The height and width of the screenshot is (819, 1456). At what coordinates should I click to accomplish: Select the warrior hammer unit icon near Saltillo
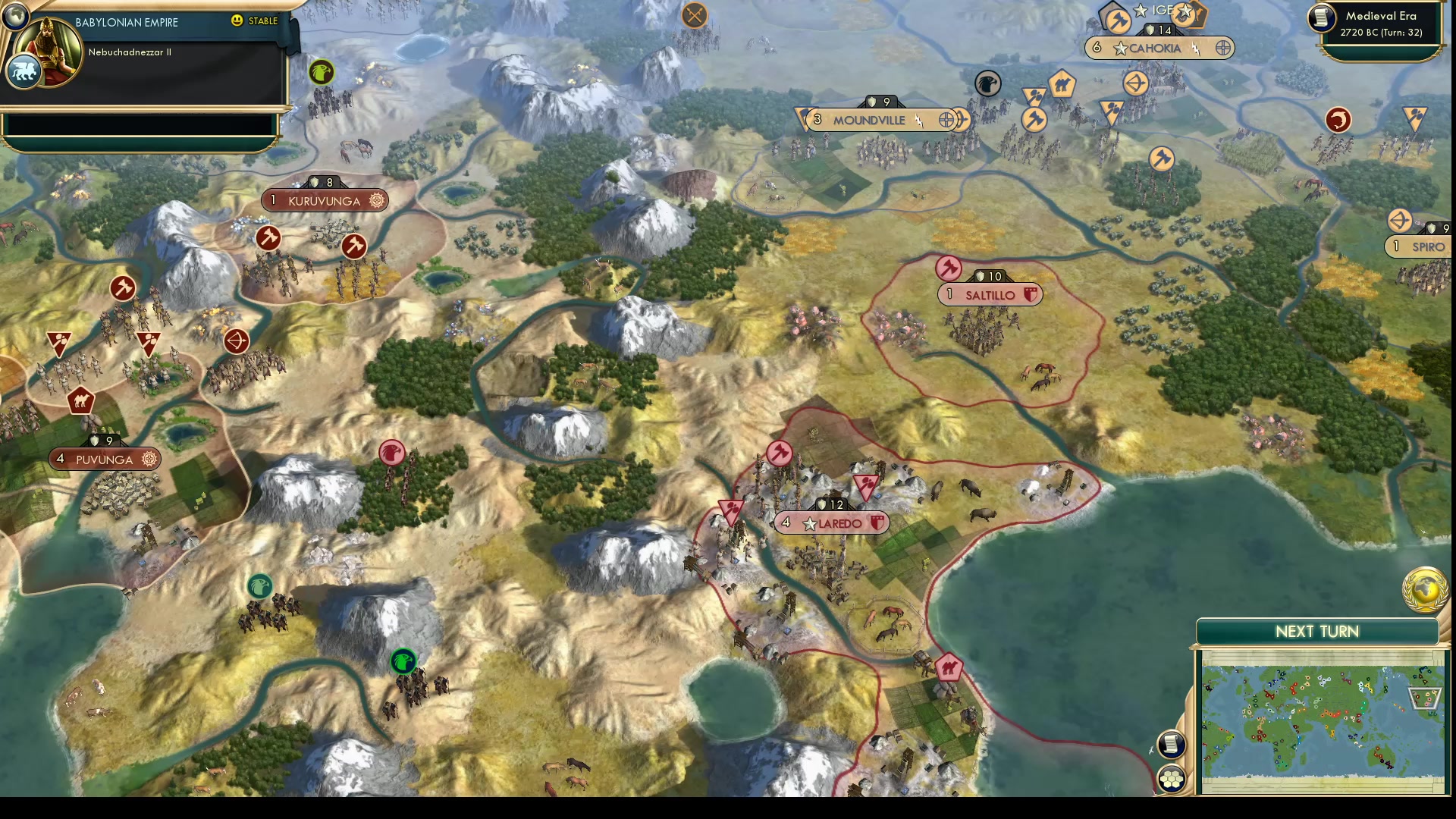point(949,268)
